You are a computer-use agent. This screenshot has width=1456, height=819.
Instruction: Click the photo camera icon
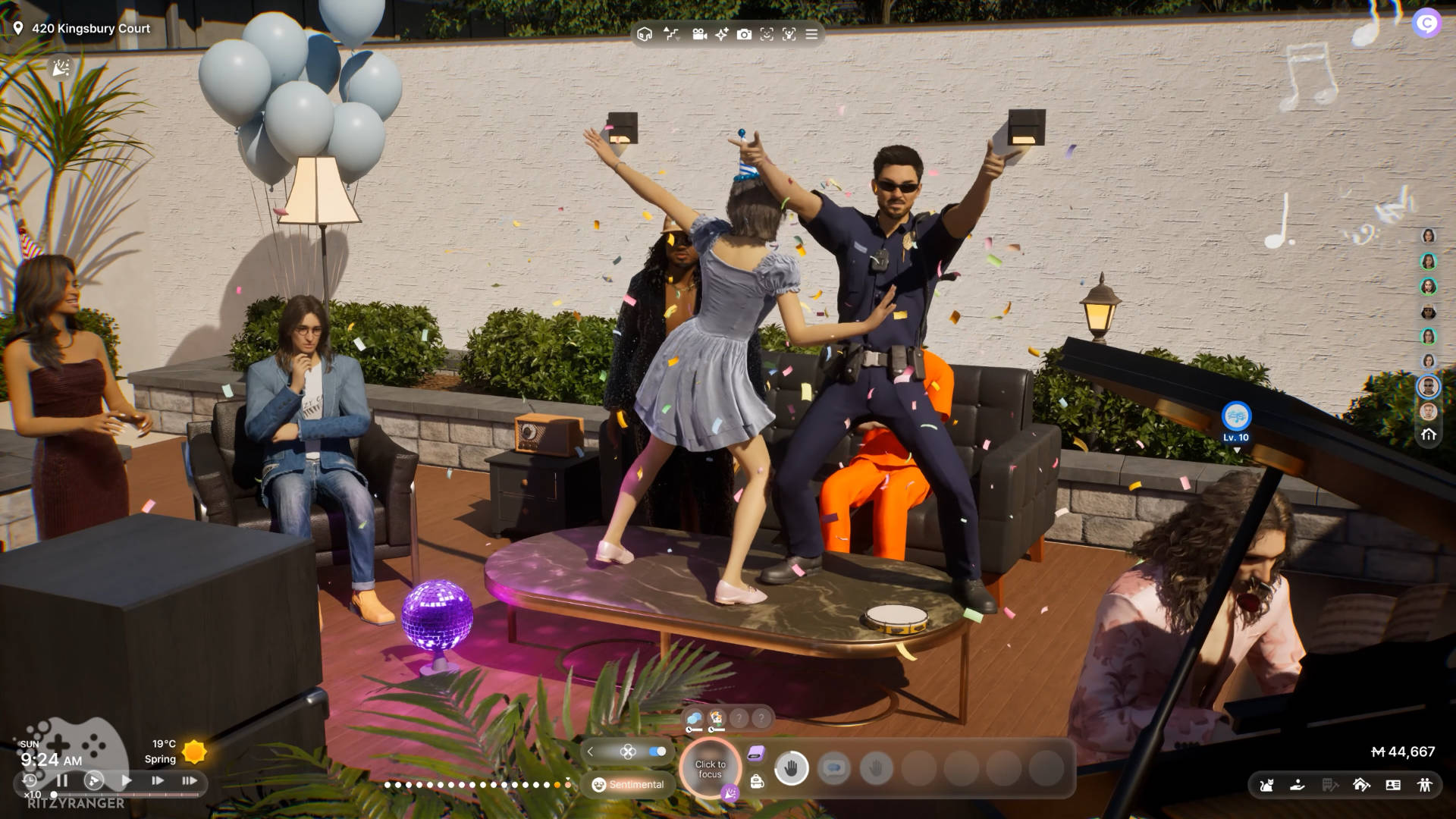point(744,34)
